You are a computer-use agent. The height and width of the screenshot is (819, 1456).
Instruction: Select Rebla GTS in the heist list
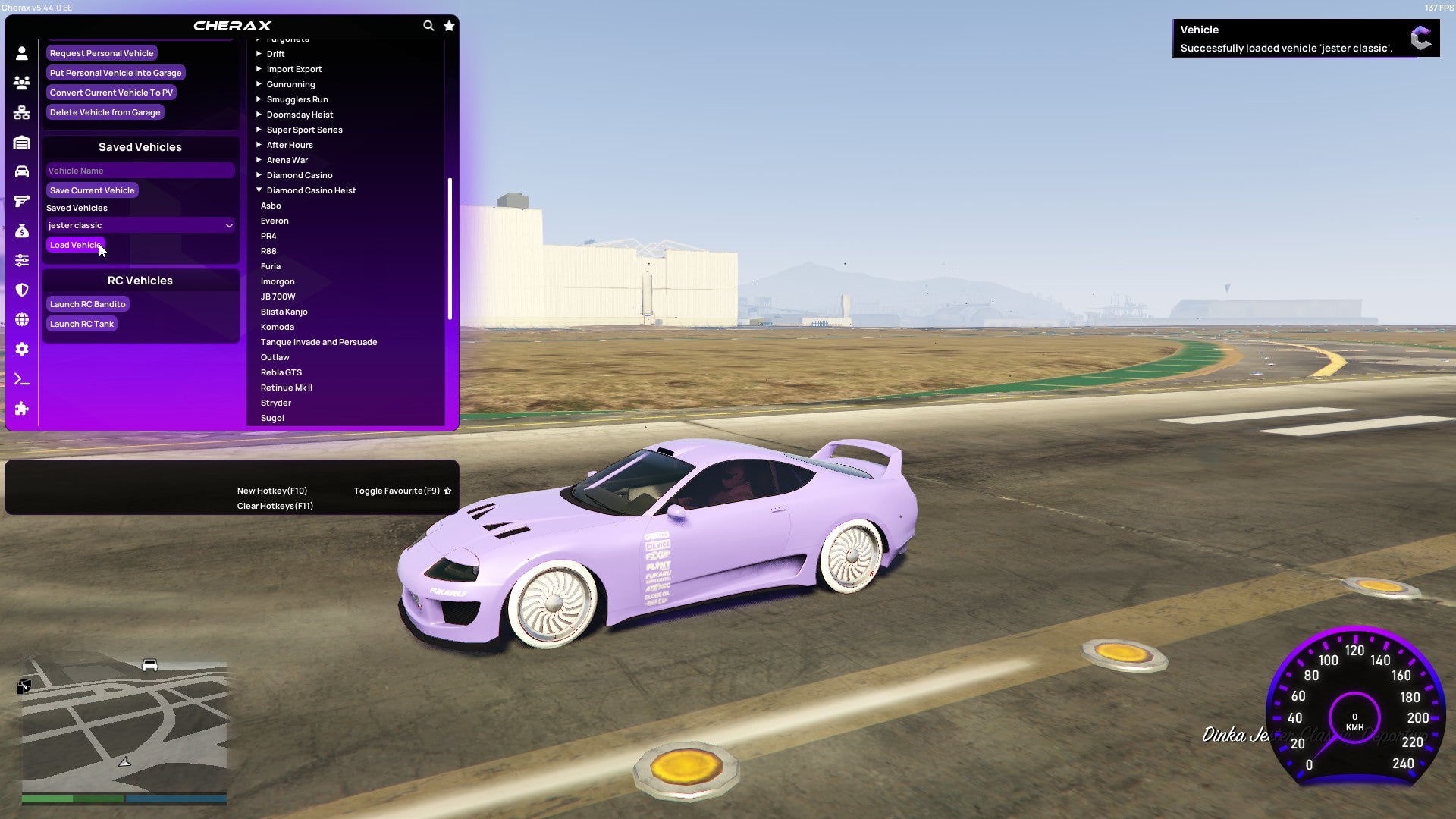(x=281, y=372)
